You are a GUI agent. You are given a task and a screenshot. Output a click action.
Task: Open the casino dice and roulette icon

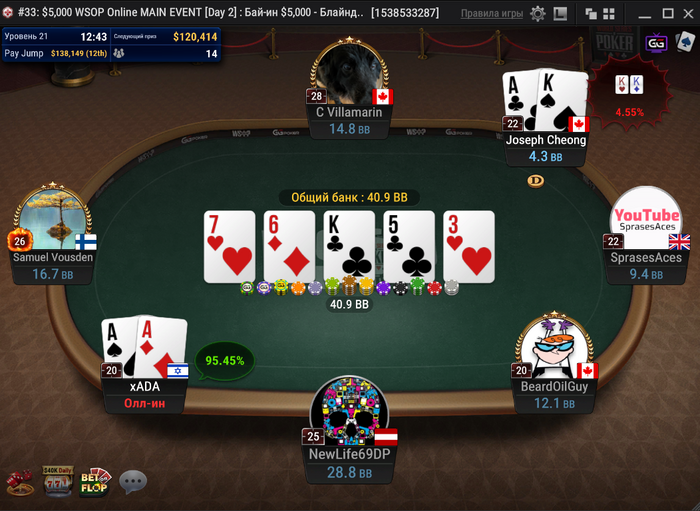(x=18, y=484)
